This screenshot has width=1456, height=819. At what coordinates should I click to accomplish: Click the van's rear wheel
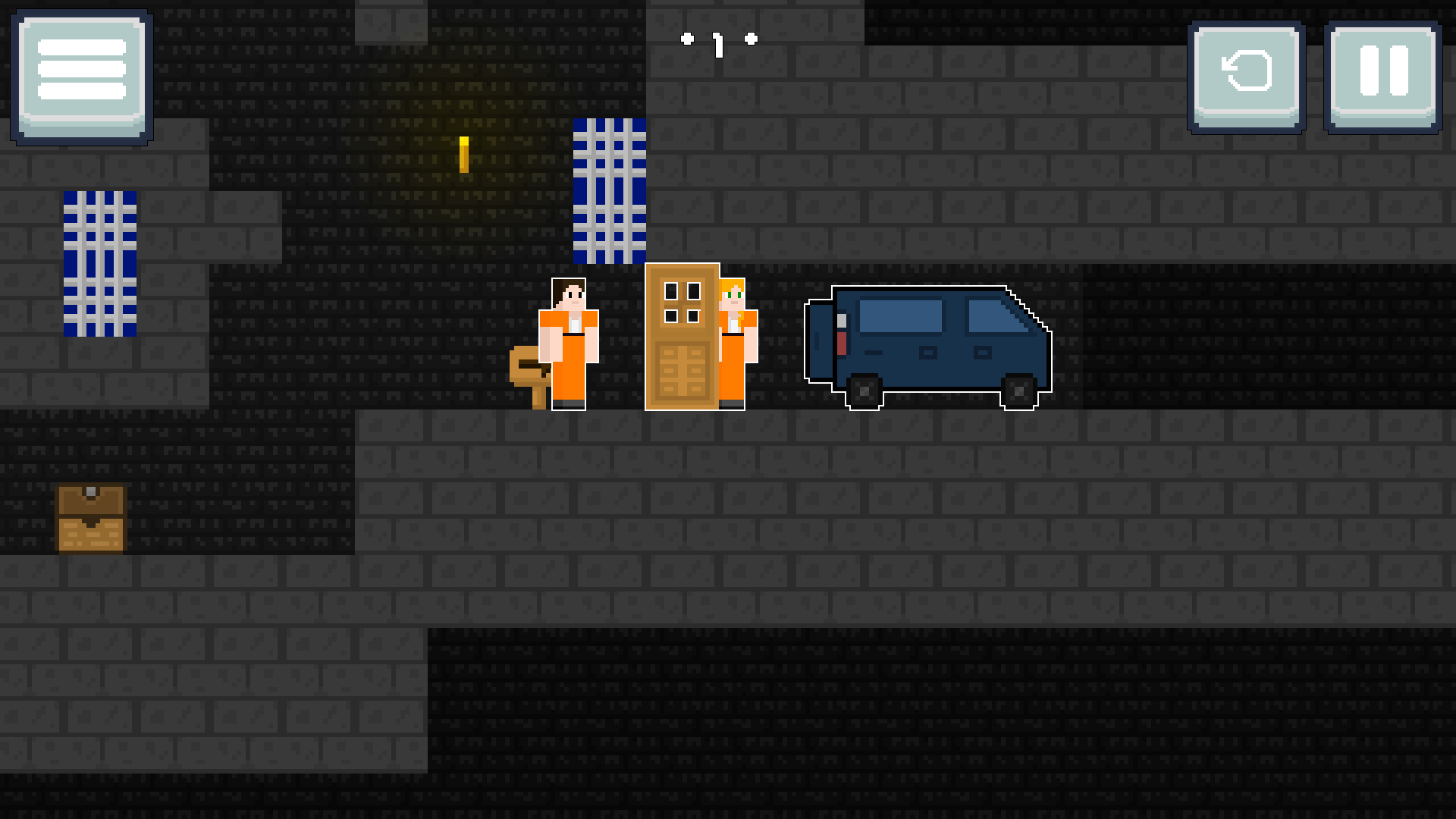pyautogui.click(x=864, y=391)
